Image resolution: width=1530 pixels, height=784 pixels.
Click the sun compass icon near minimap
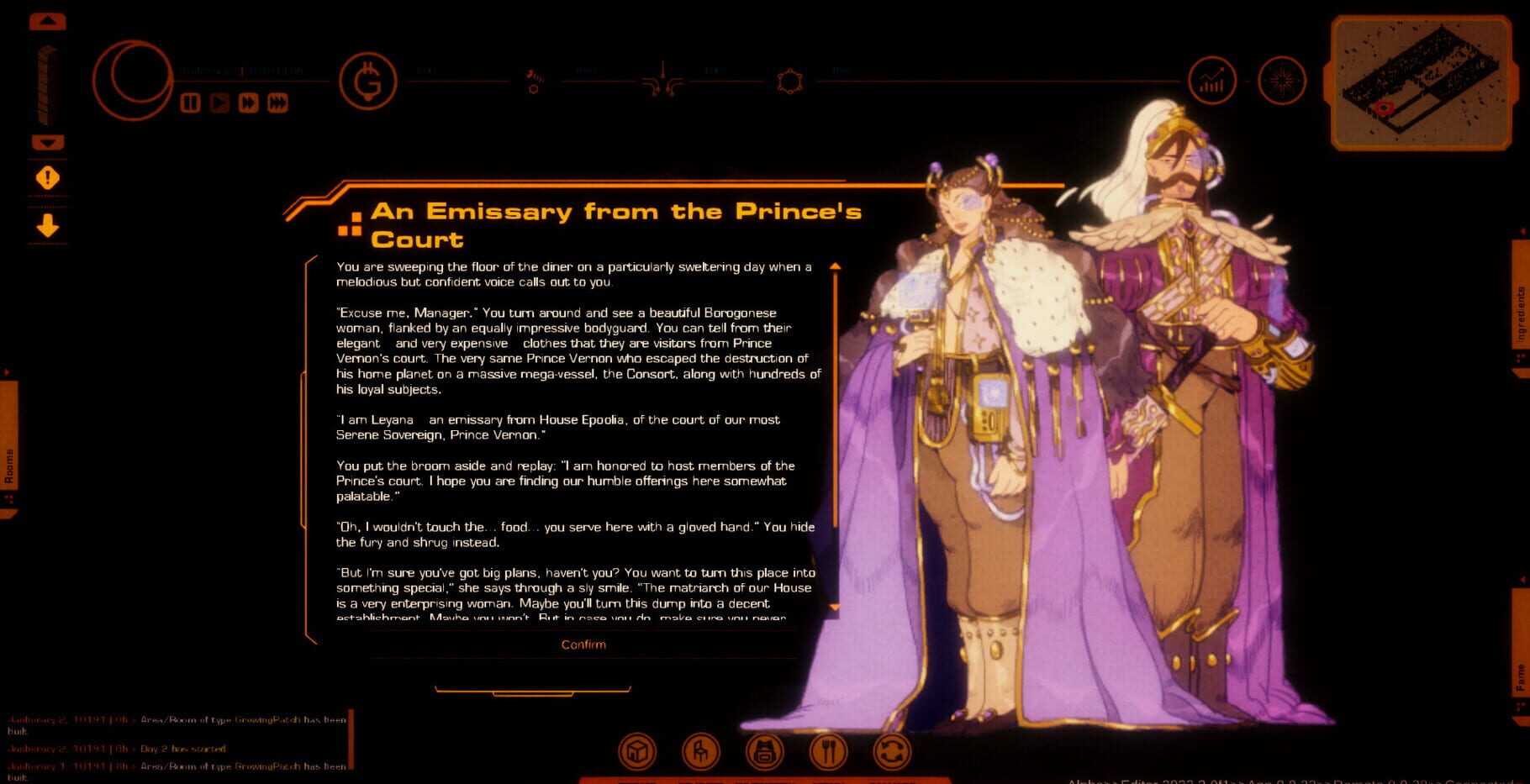(x=1283, y=81)
